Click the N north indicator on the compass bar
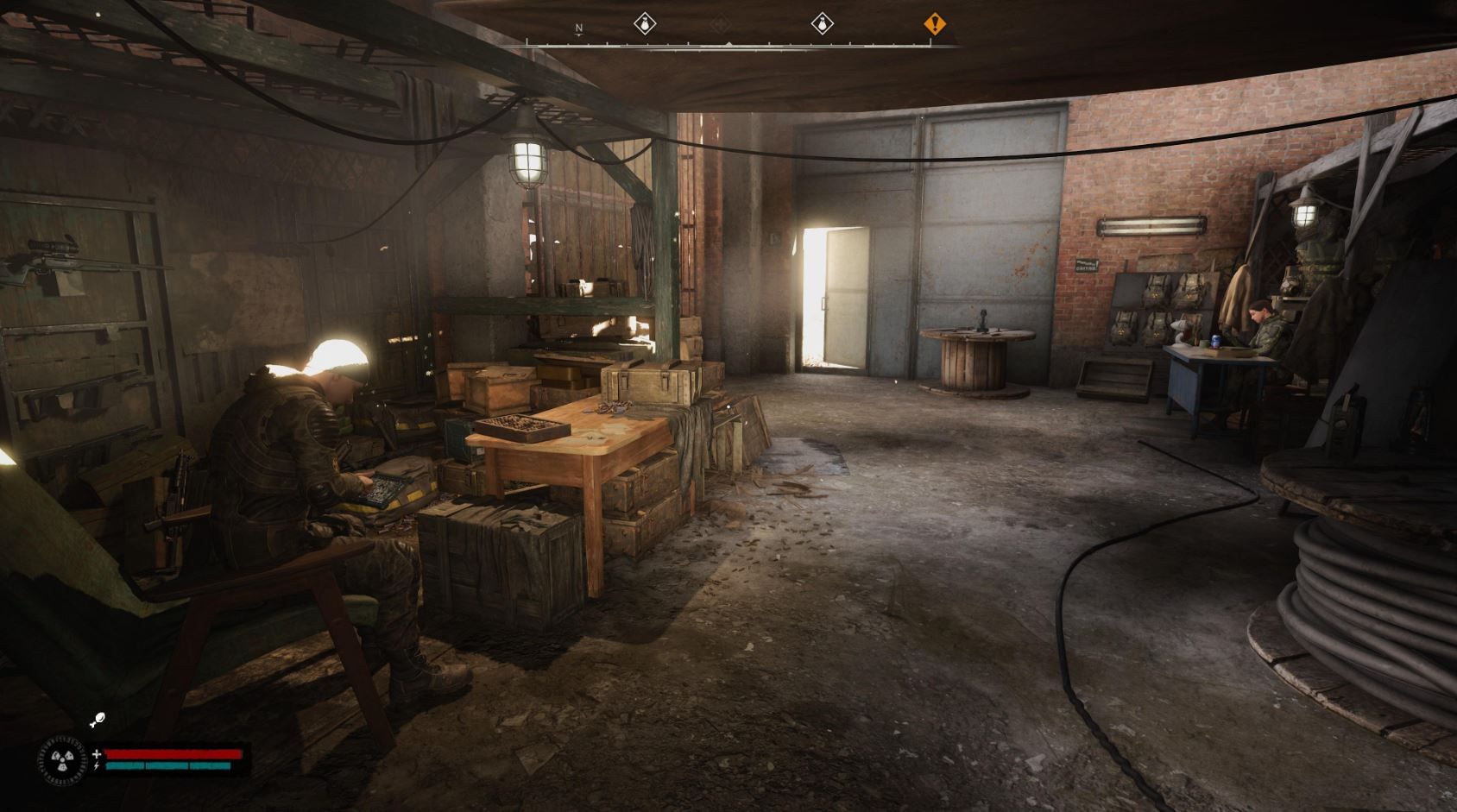The width and height of the screenshot is (1457, 812). 578,27
